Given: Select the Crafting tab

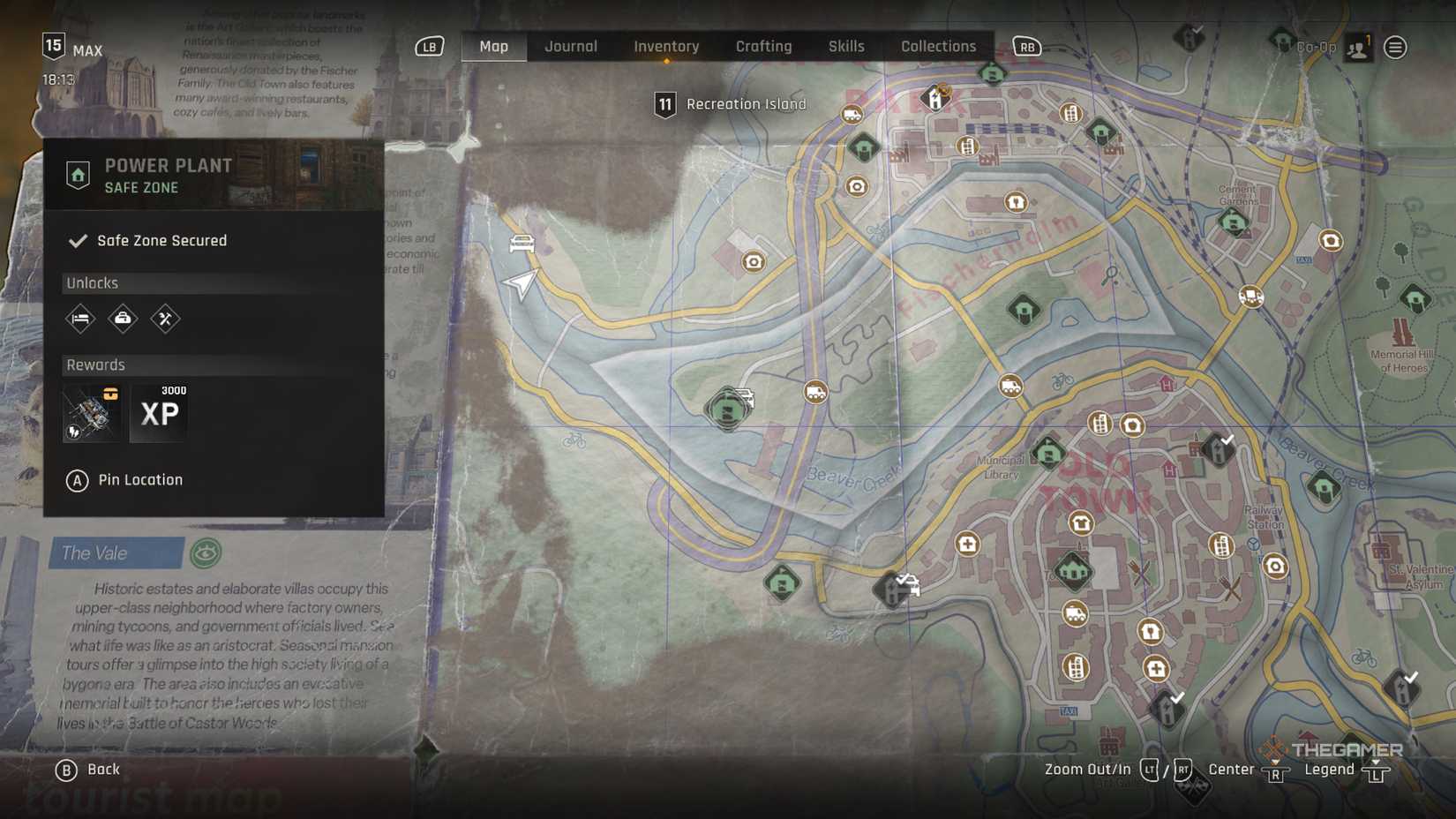Looking at the screenshot, I should (763, 47).
